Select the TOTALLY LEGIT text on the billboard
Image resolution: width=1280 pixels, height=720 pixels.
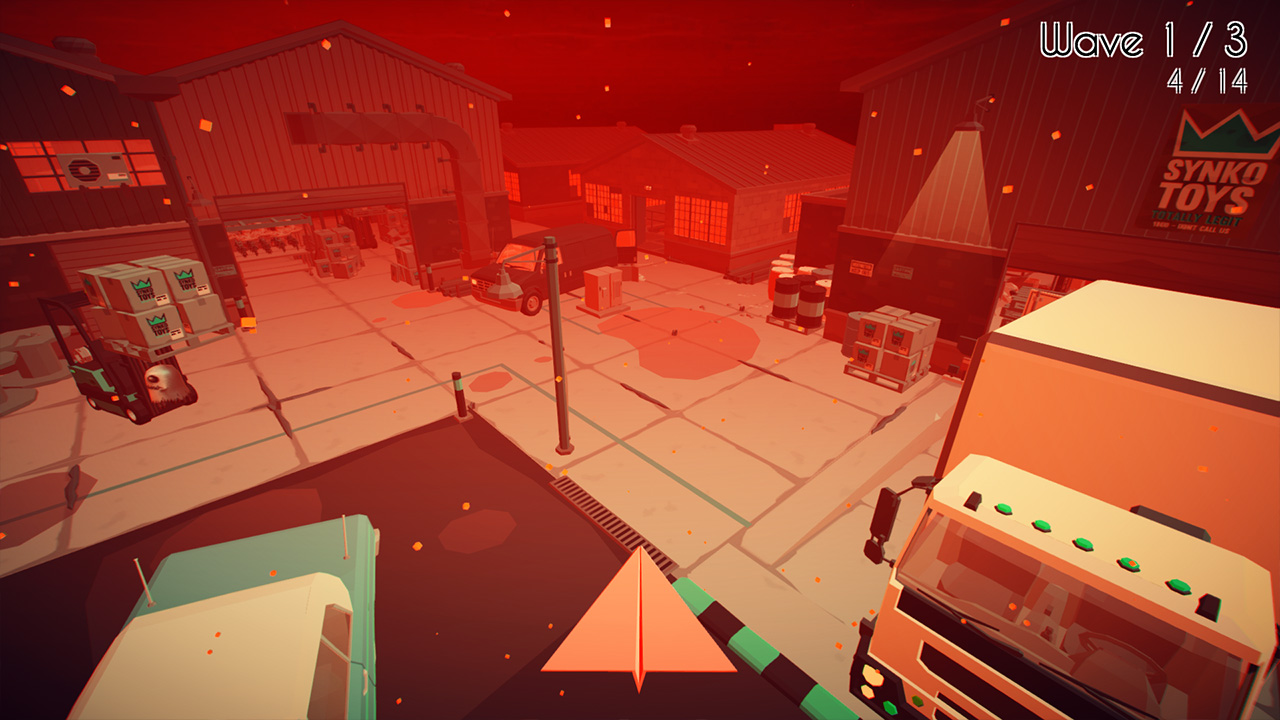pos(1197,217)
